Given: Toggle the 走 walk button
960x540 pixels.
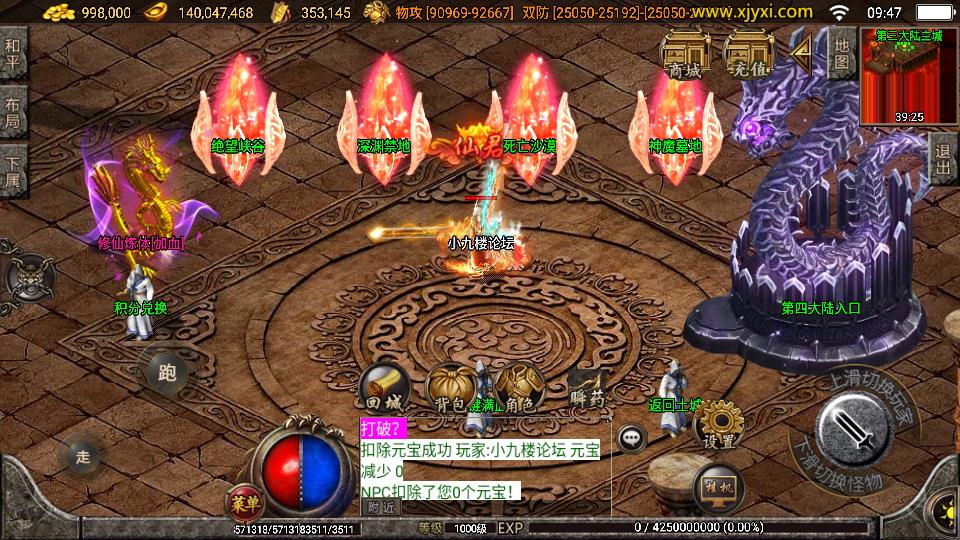Looking at the screenshot, I should click(83, 458).
